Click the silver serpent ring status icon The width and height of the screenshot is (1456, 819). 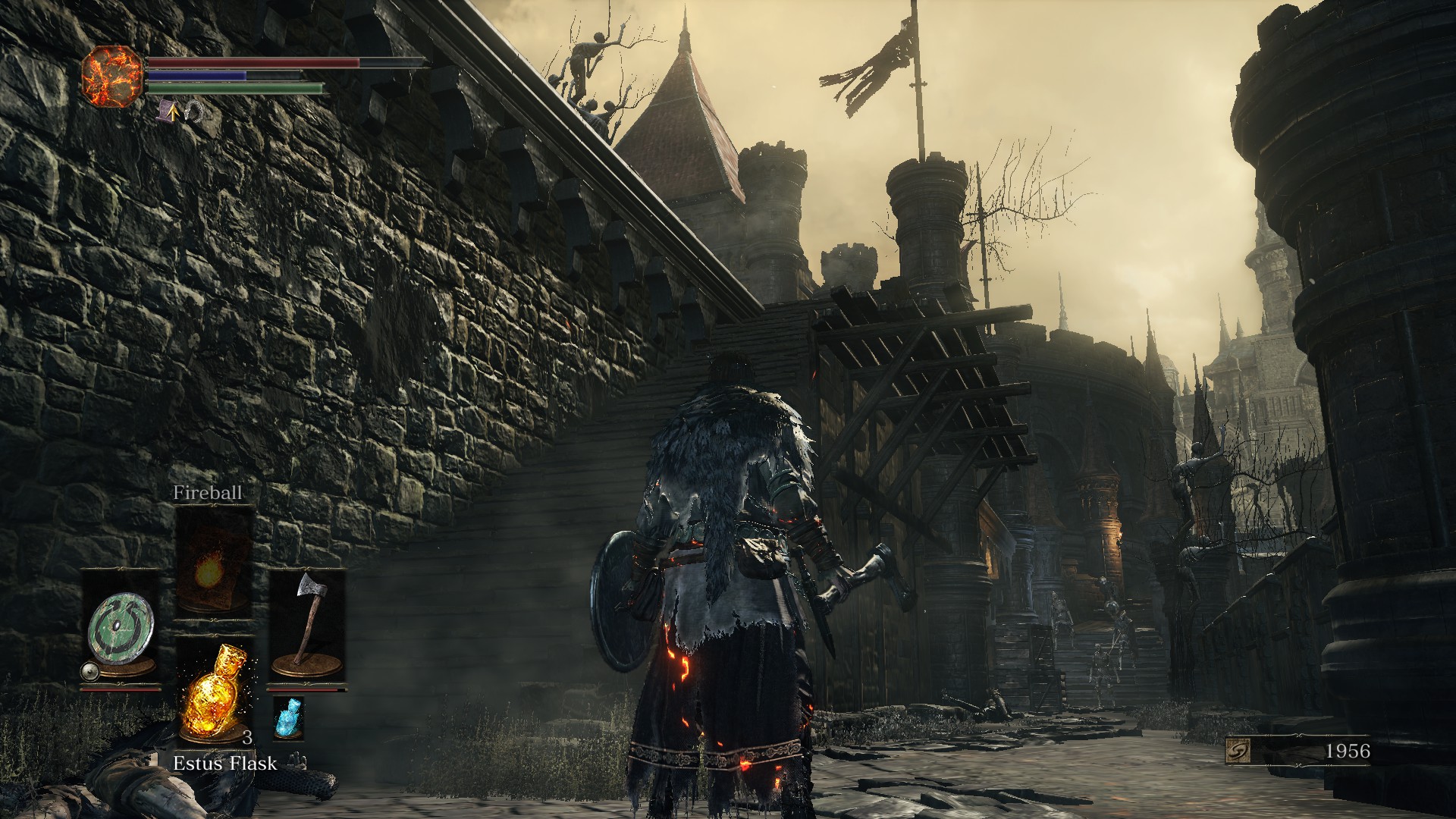193,112
